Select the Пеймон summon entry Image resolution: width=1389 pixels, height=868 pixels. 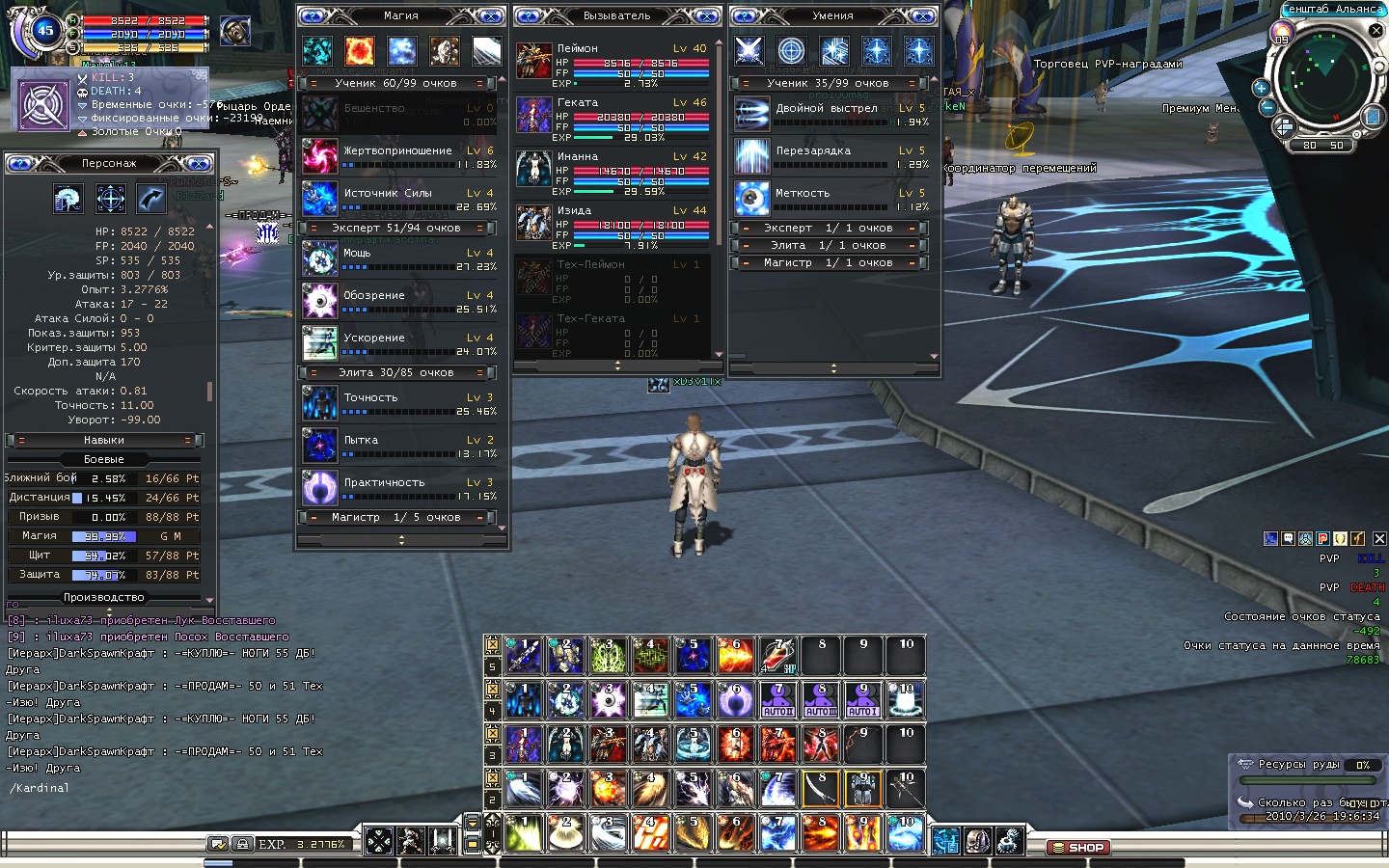click(533, 60)
